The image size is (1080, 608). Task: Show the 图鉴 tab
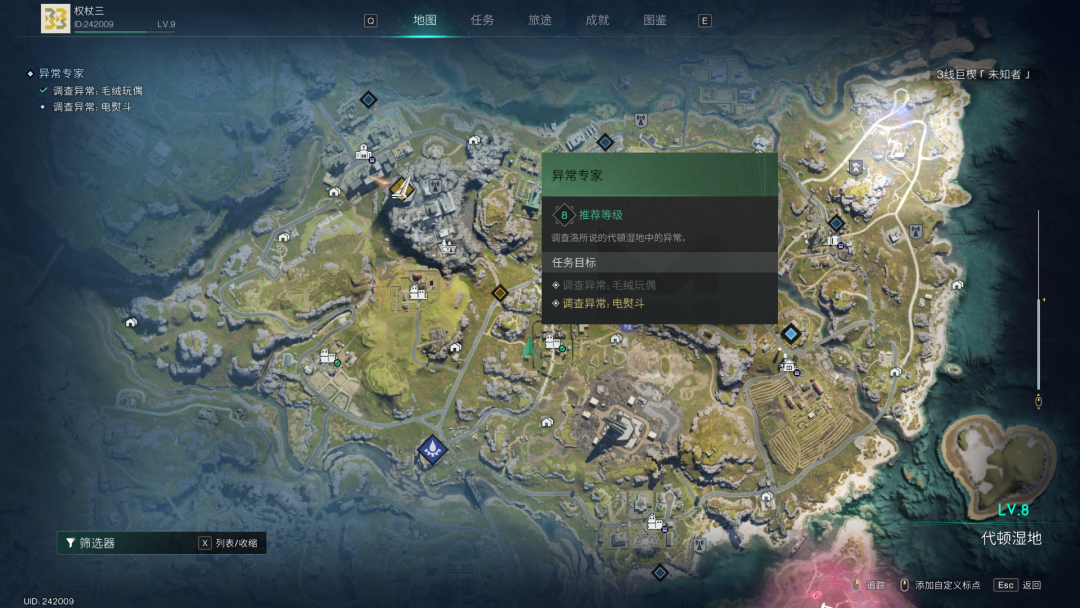pyautogui.click(x=655, y=20)
